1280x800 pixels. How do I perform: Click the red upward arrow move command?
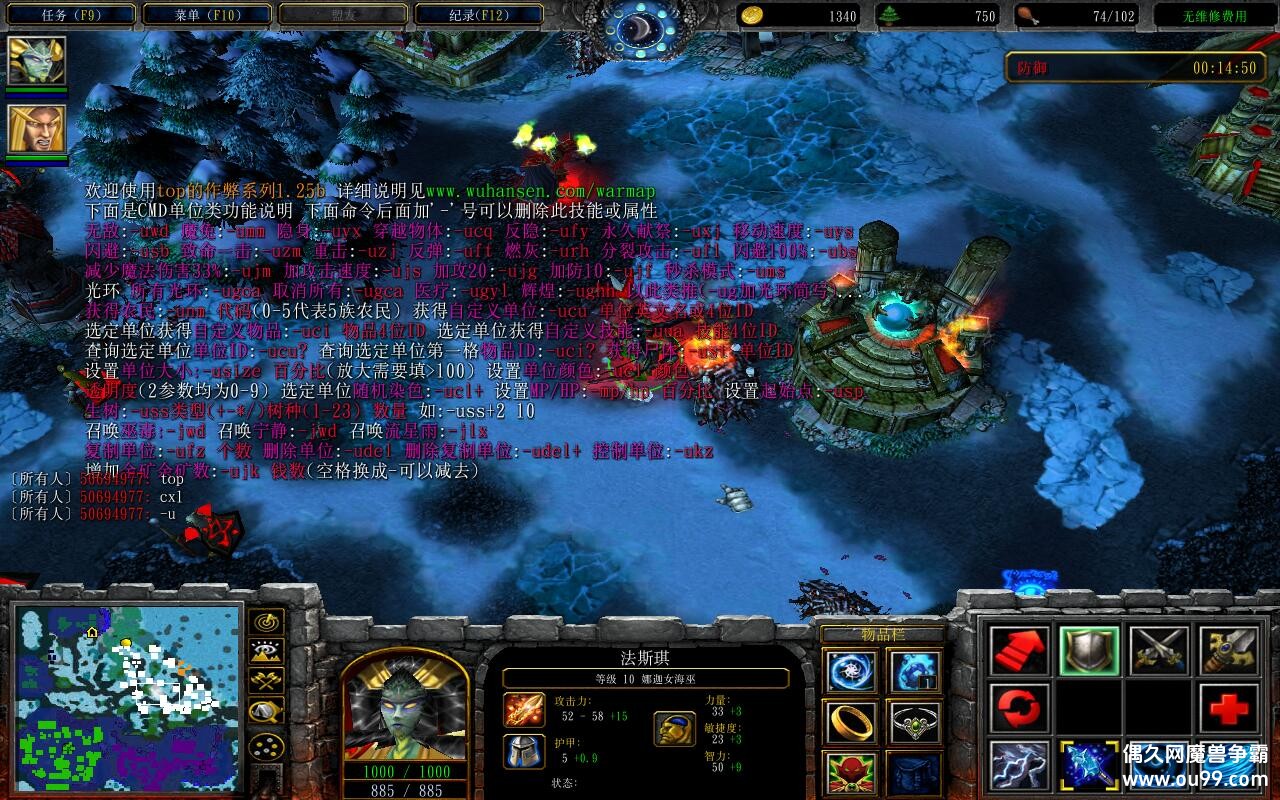tap(1019, 650)
